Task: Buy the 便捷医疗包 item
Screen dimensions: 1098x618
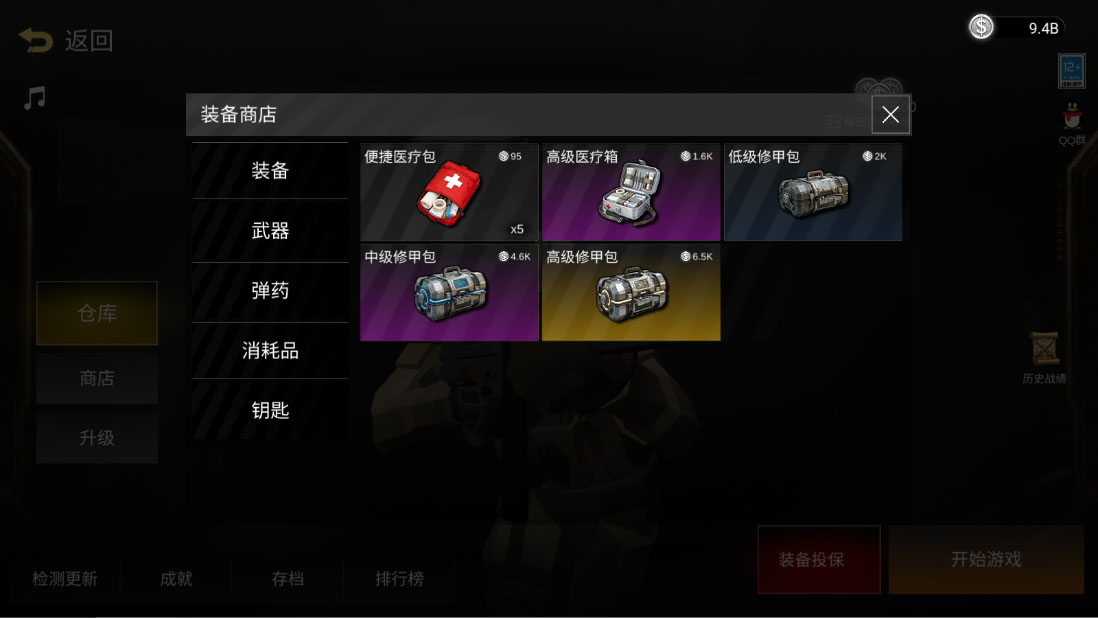Action: point(449,192)
